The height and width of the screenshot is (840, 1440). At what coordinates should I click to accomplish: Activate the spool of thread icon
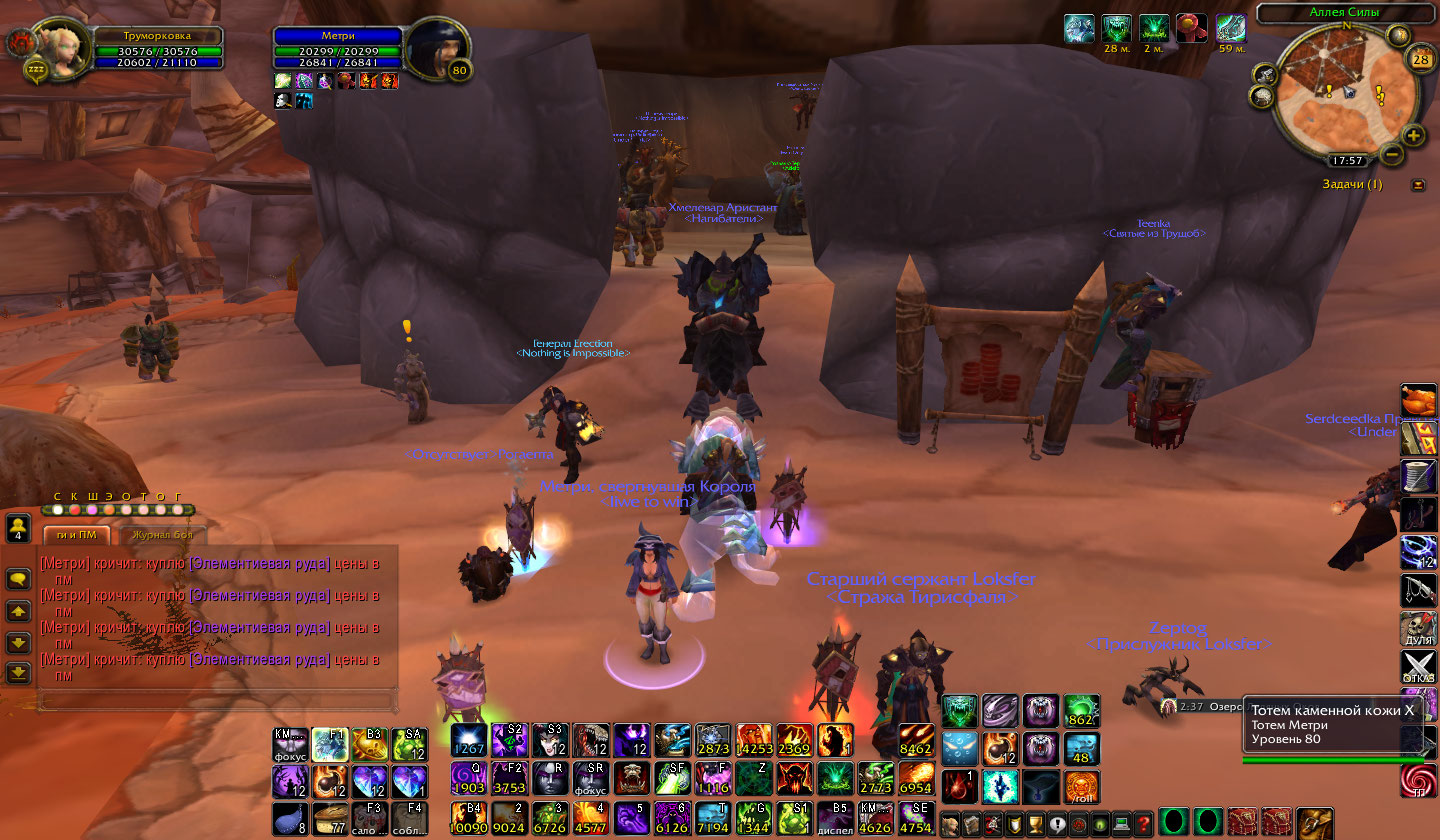click(x=1418, y=476)
